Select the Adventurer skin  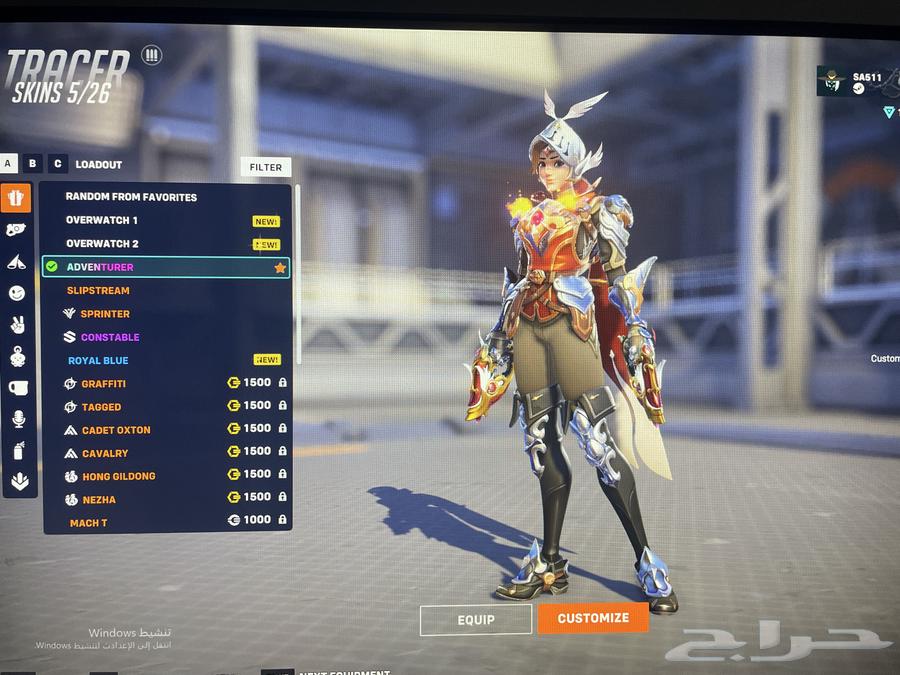point(100,267)
